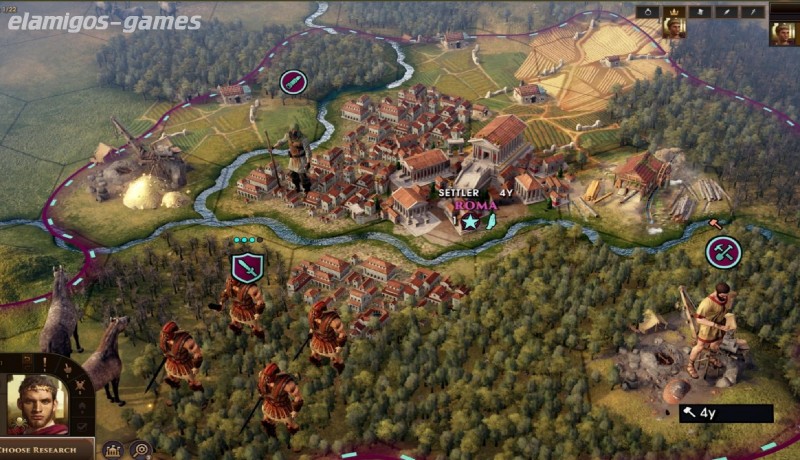Image resolution: width=800 pixels, height=460 pixels.
Task: Click the Choose Research button
Action: (47, 449)
